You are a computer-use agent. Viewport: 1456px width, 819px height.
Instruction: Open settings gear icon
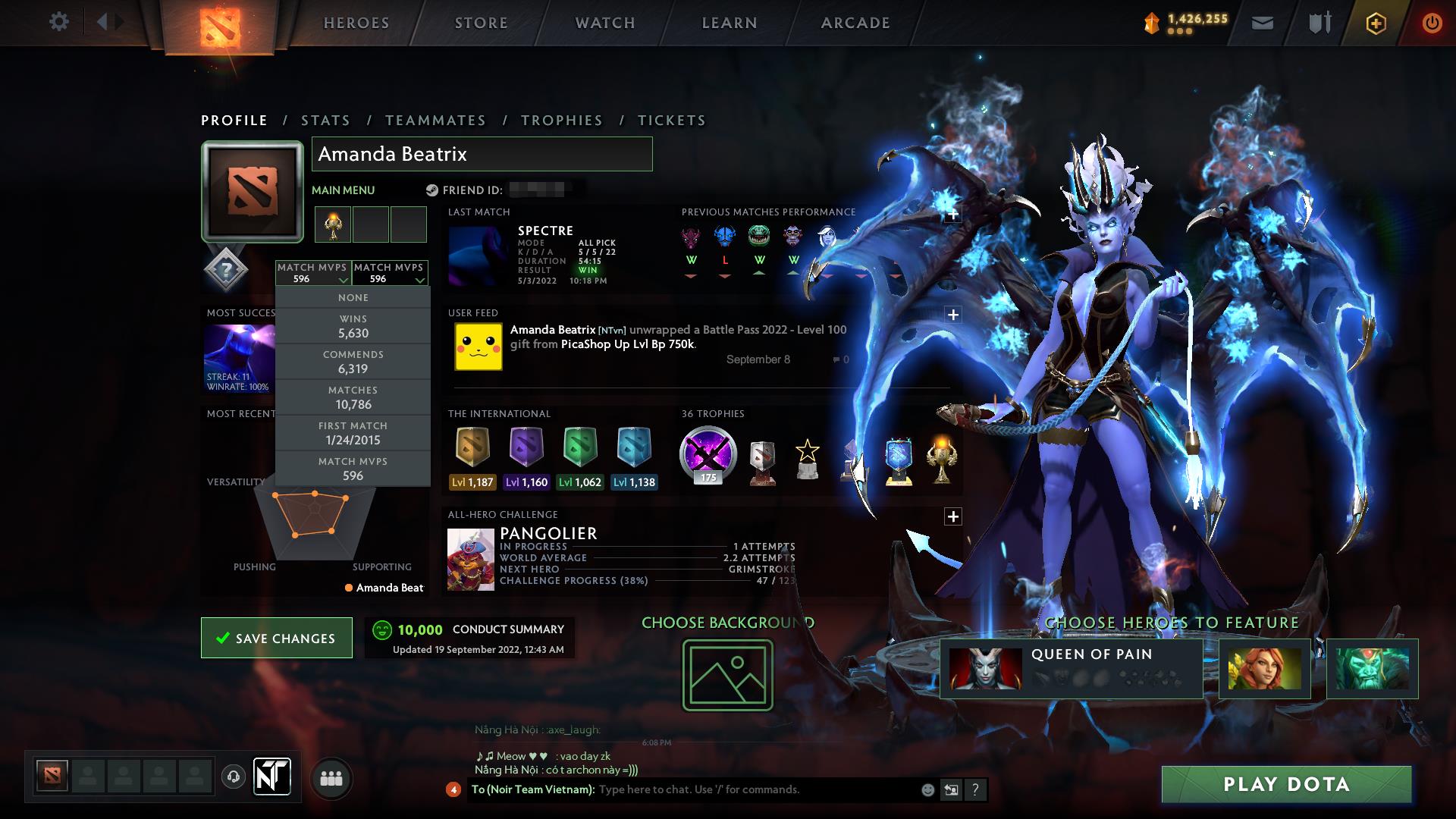tap(58, 22)
